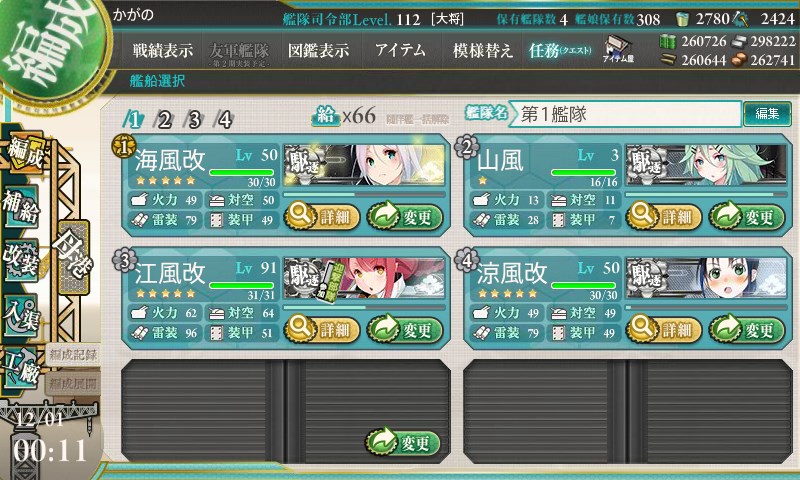Viewport: 800px width, 480px height.
Task: Click the 編集 fleet name edit button
Action: coord(767,114)
